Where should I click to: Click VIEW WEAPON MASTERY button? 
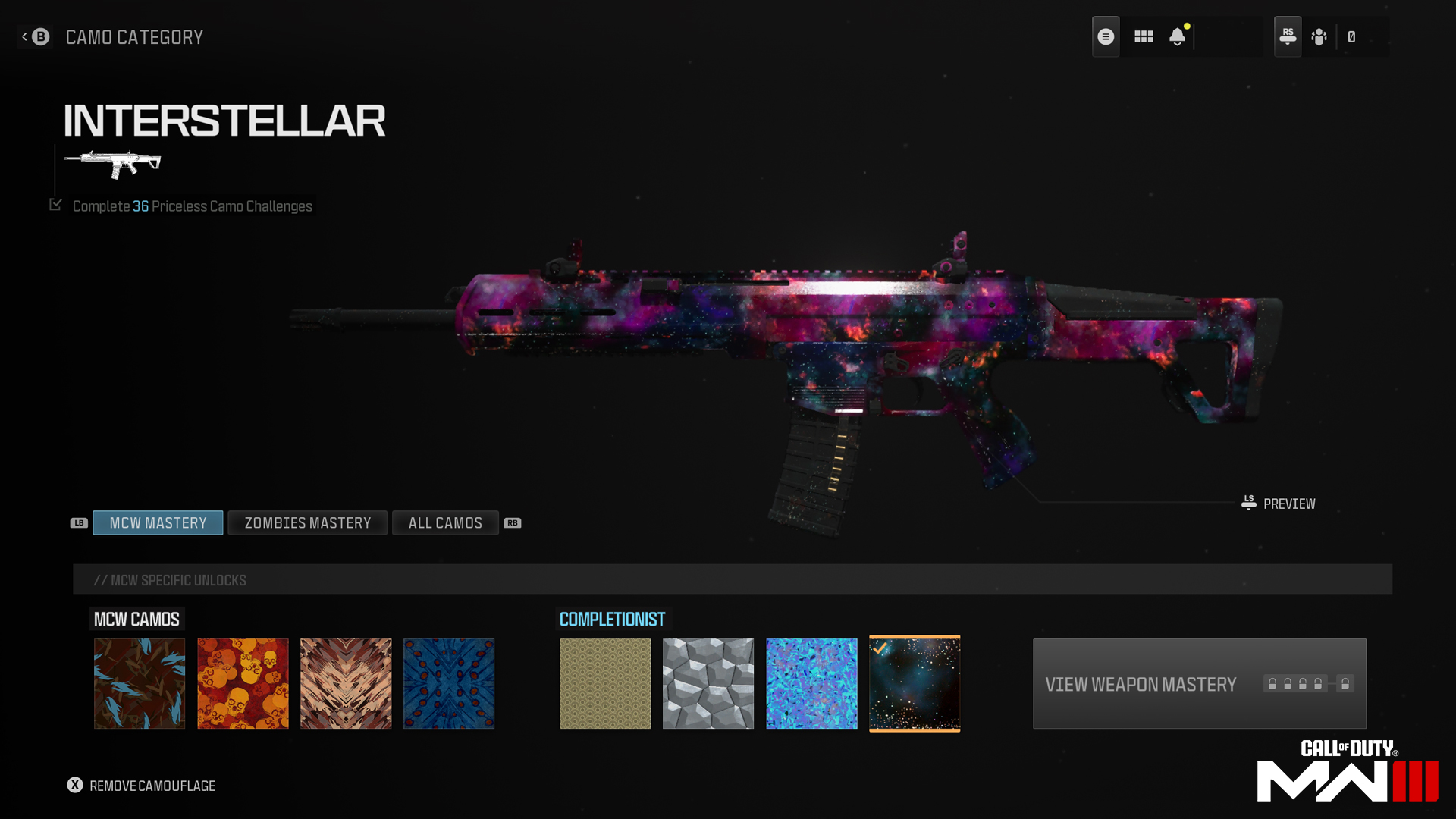(x=1198, y=683)
